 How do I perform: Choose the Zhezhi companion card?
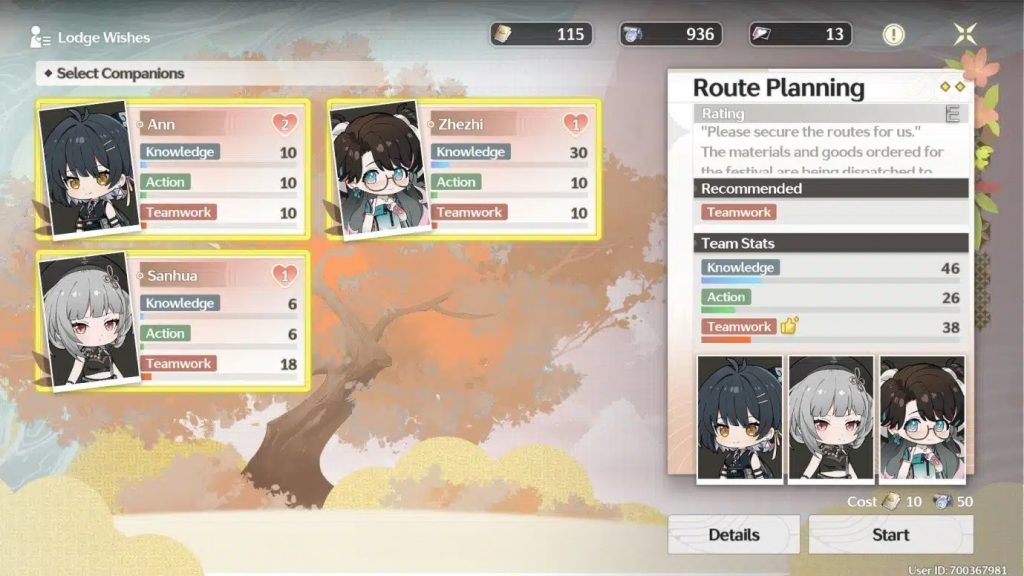click(x=464, y=168)
